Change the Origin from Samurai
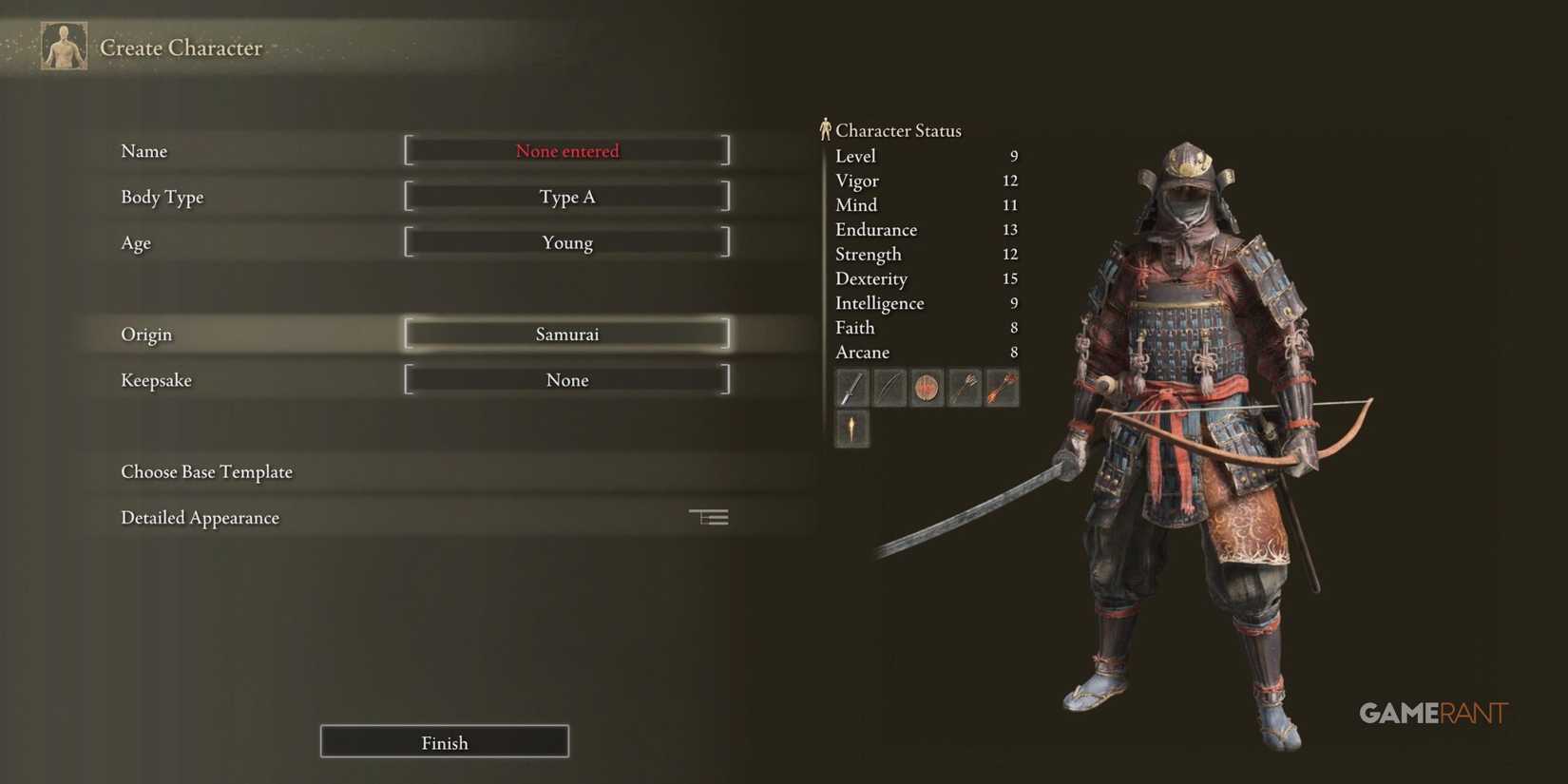The width and height of the screenshot is (1568, 784). pos(566,334)
